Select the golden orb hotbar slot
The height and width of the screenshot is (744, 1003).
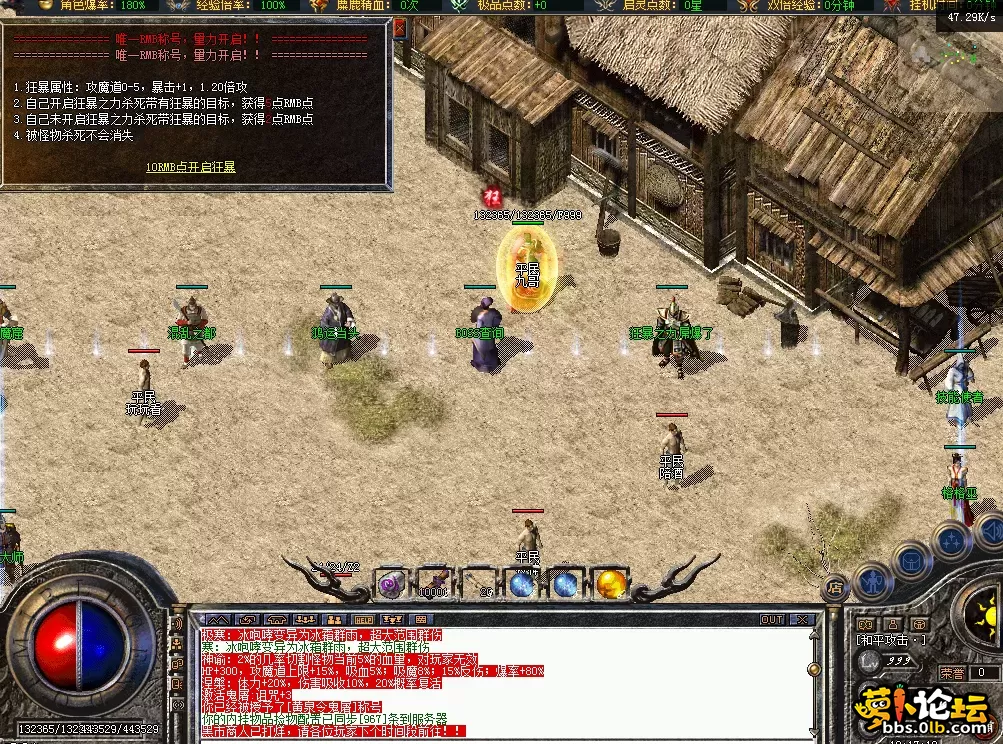[610, 583]
